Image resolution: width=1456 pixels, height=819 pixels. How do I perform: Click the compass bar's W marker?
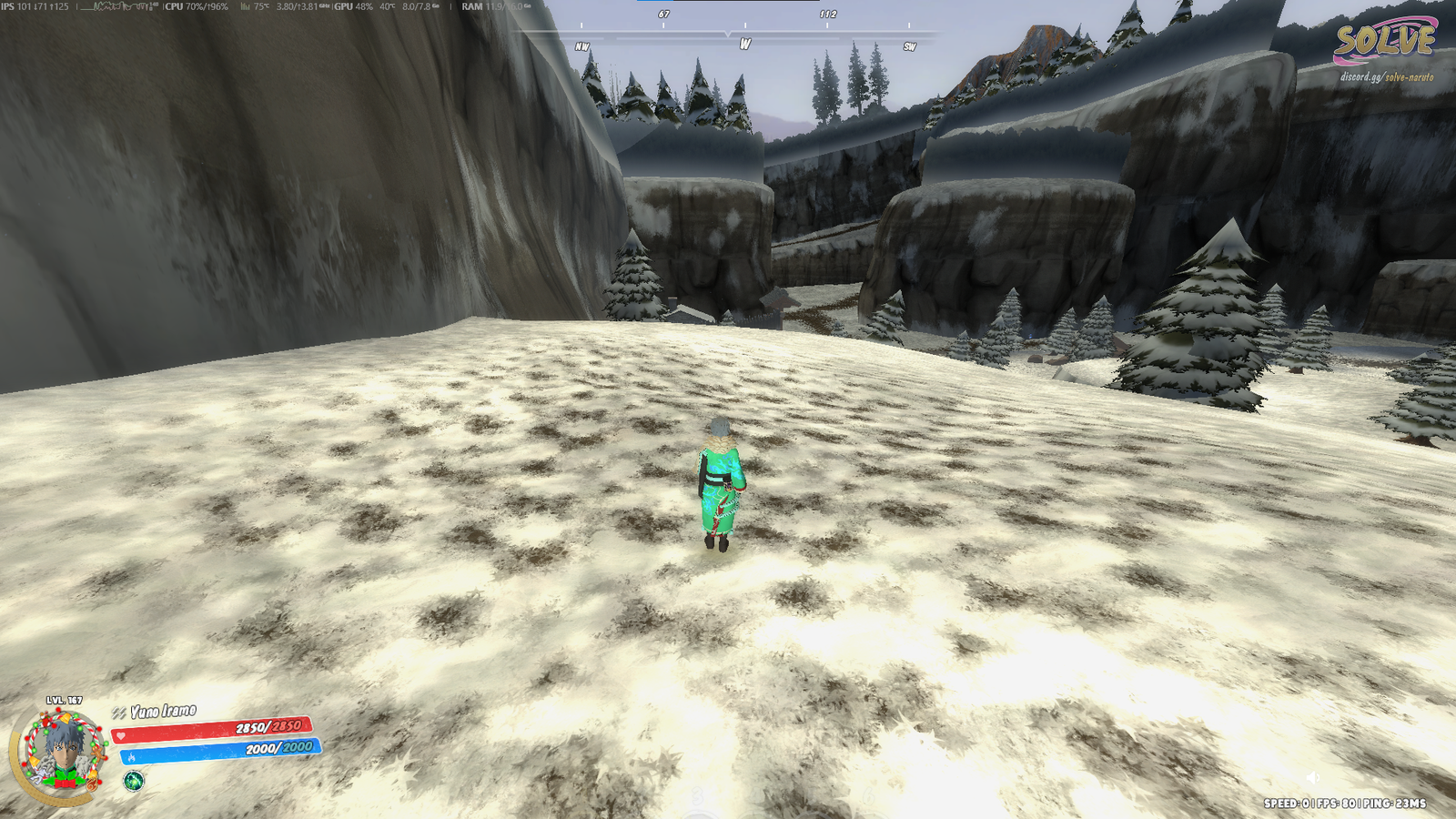point(745,45)
